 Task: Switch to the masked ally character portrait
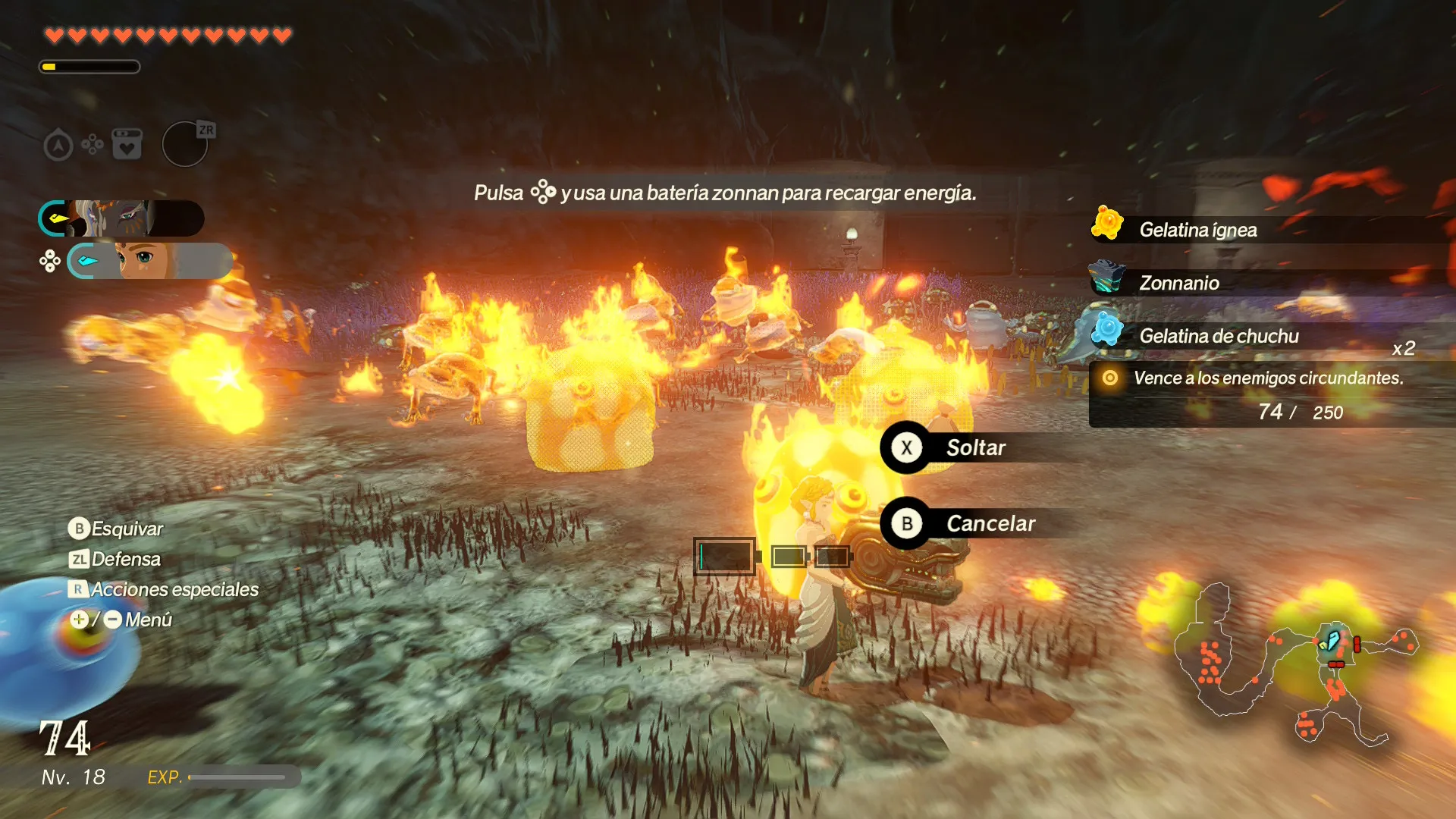tap(121, 219)
